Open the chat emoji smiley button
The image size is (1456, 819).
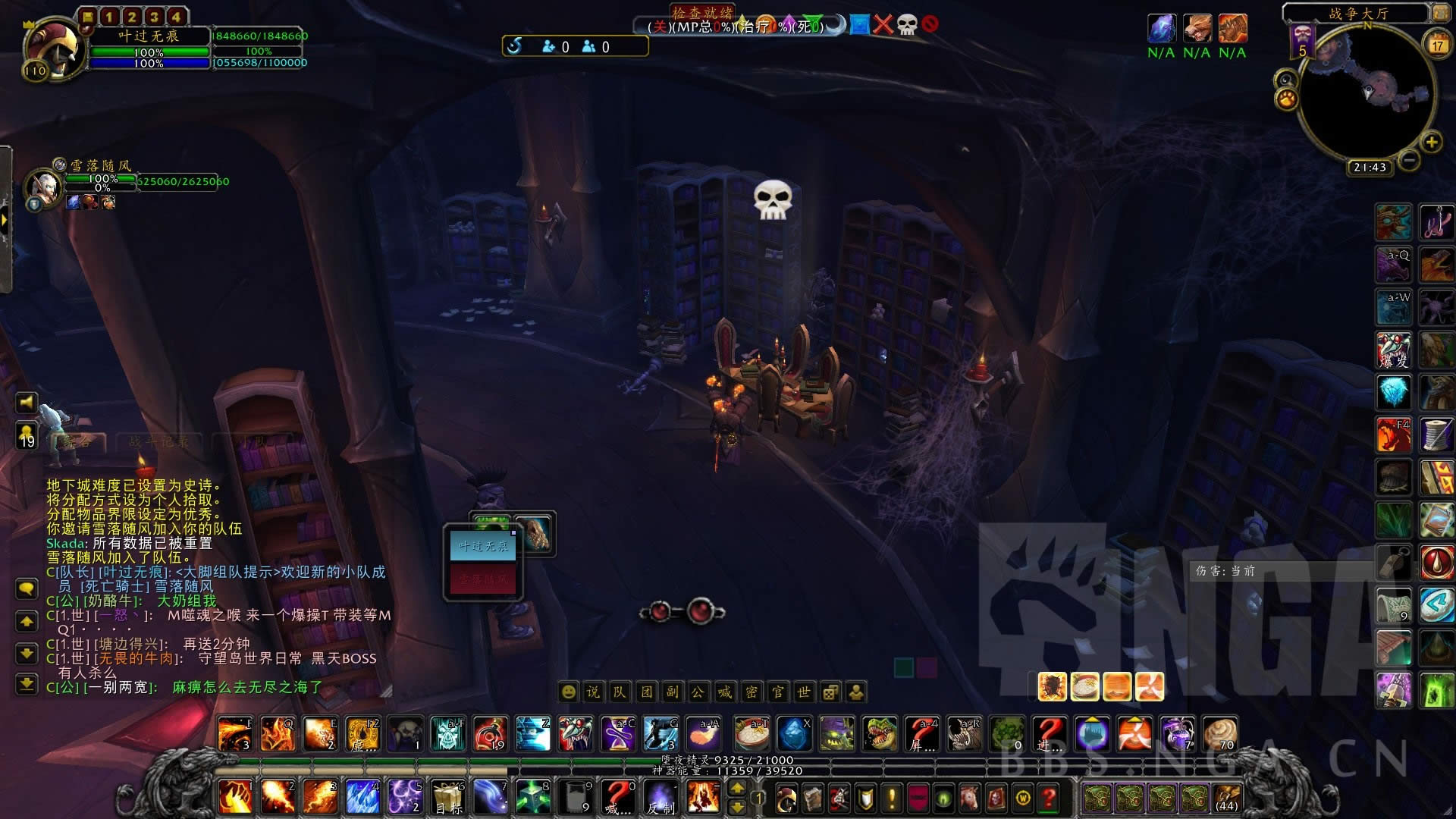pyautogui.click(x=568, y=692)
